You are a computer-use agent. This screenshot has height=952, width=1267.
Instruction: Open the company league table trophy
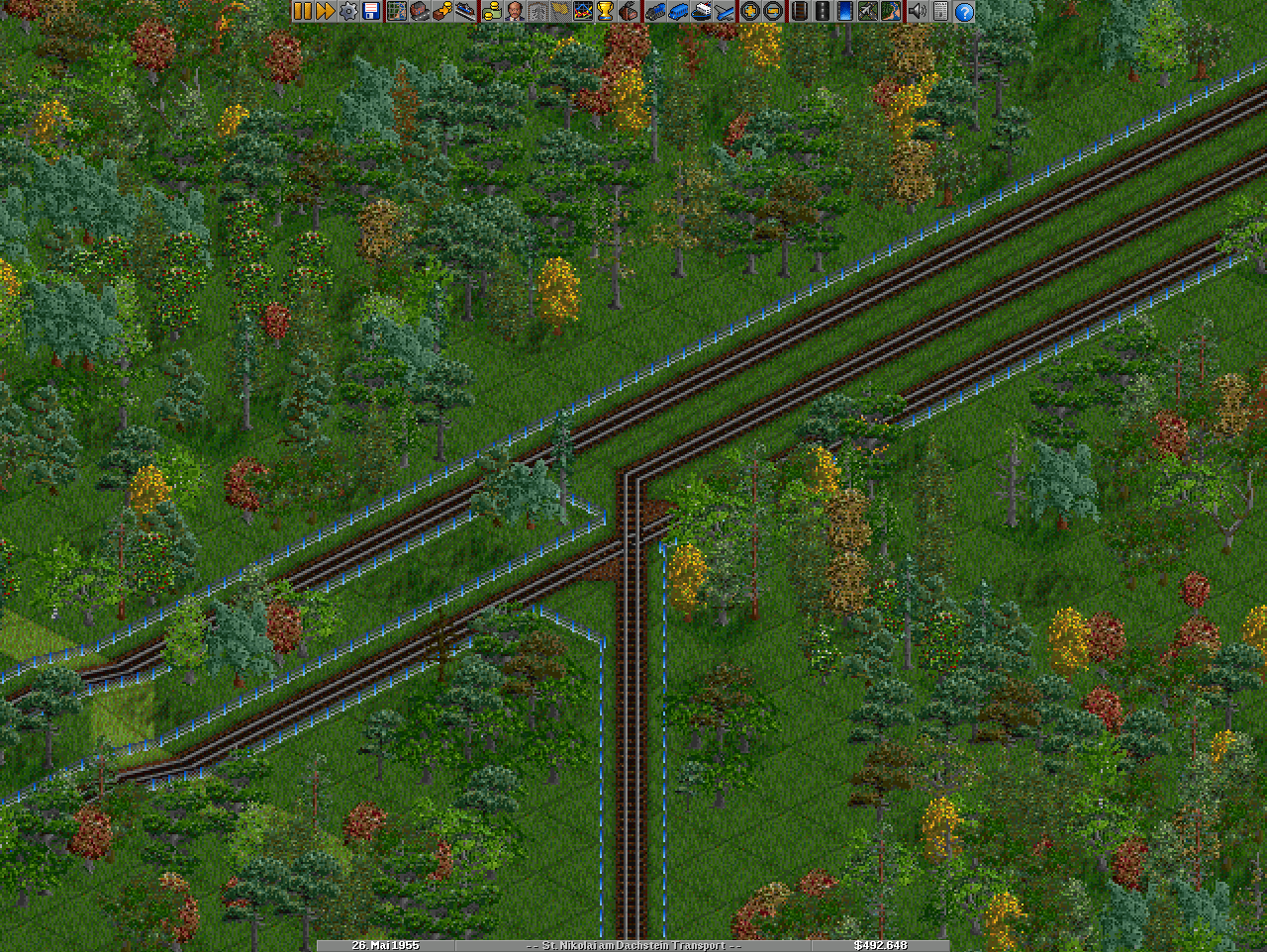605,11
